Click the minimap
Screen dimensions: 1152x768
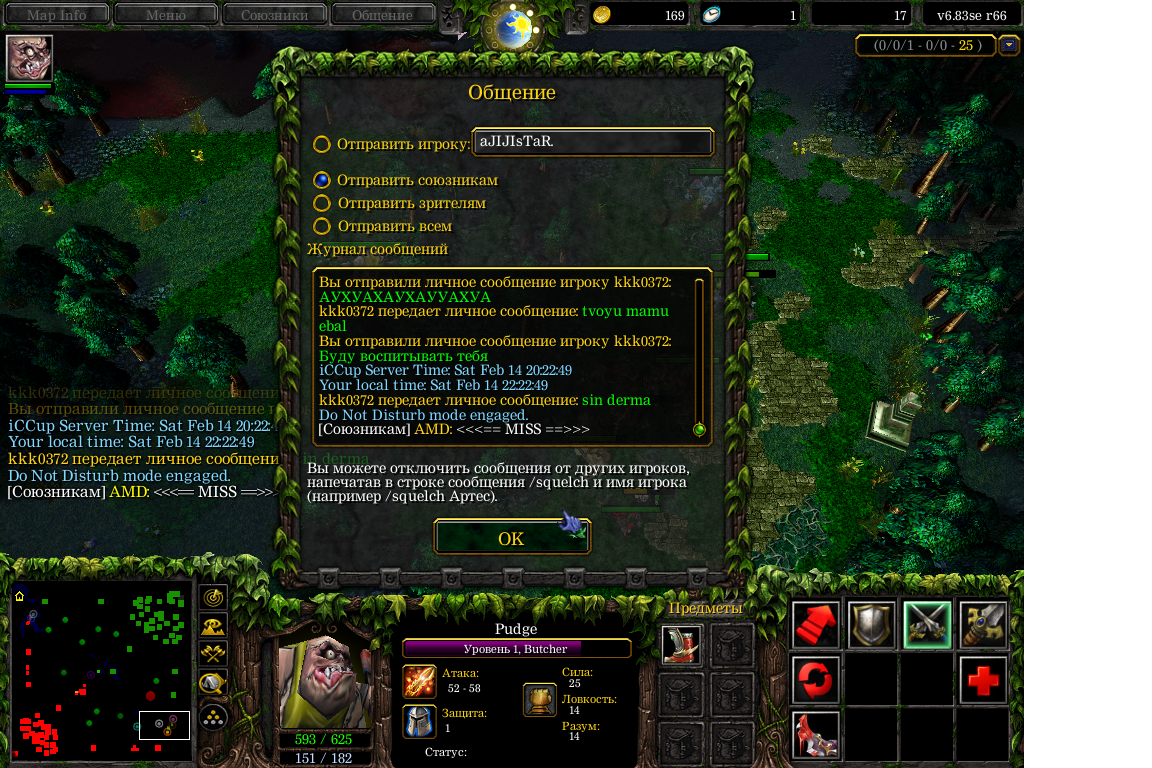[102, 670]
